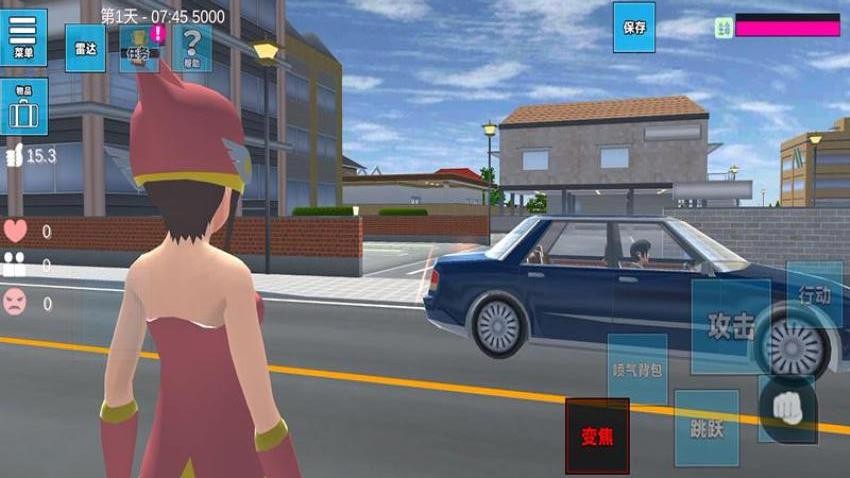
Task: Tap the 跳跃 jump button
Action: point(706,427)
